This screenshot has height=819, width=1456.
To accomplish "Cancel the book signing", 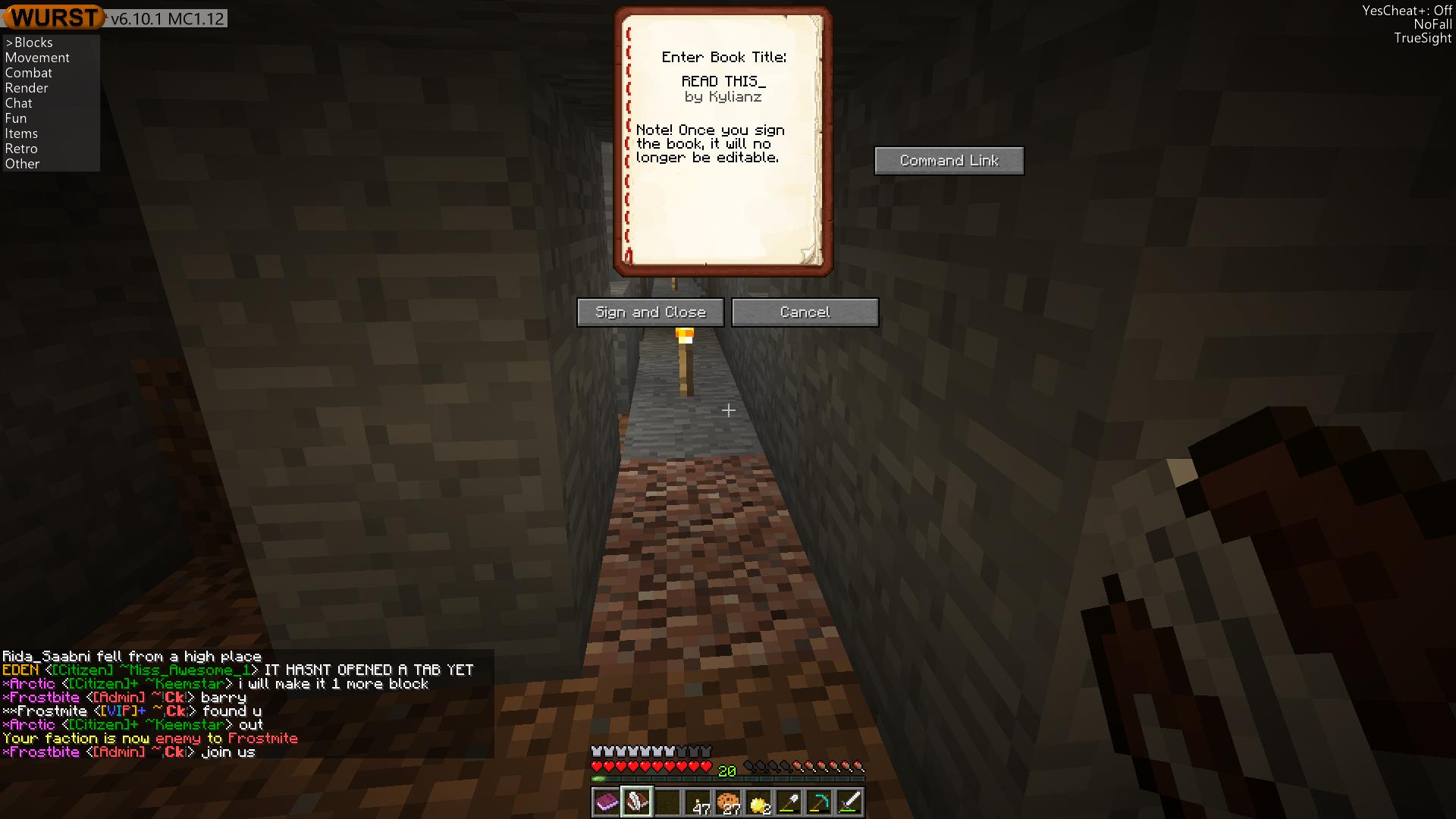I will coord(805,312).
